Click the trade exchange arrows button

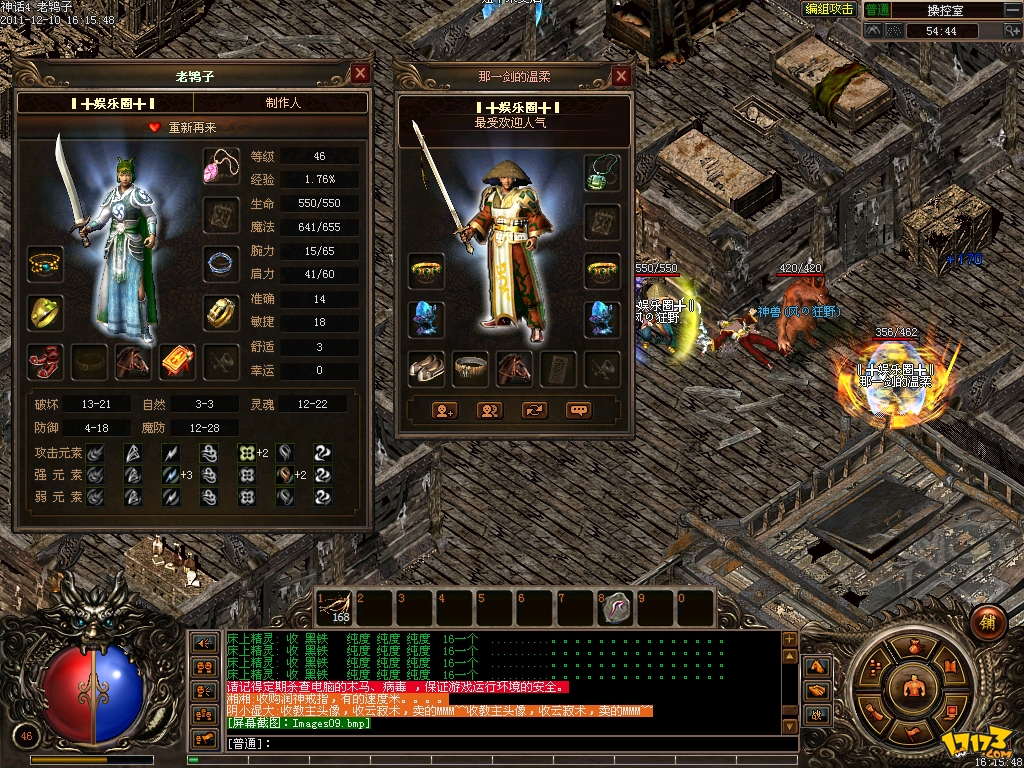534,410
